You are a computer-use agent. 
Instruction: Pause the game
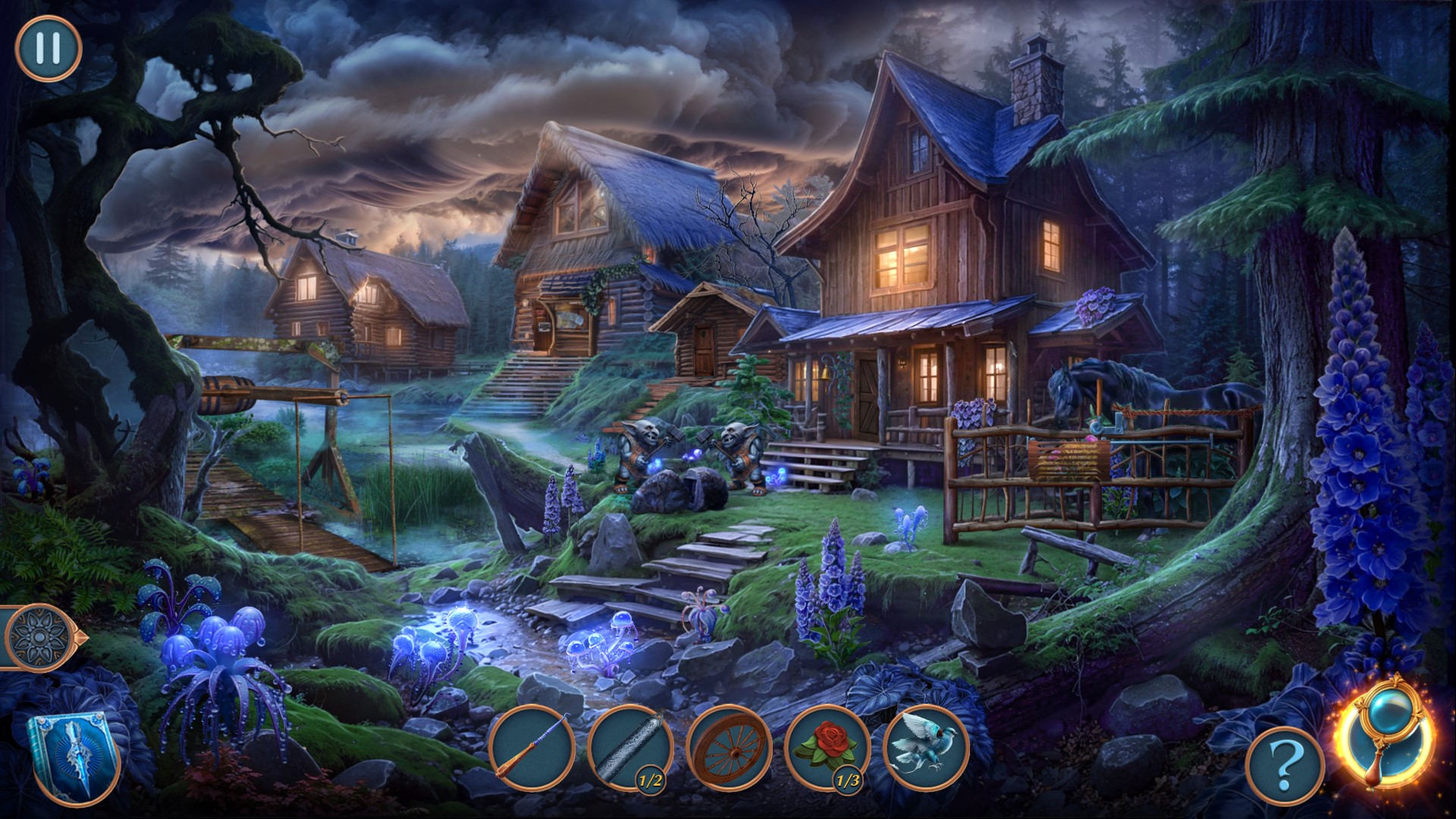tap(48, 48)
